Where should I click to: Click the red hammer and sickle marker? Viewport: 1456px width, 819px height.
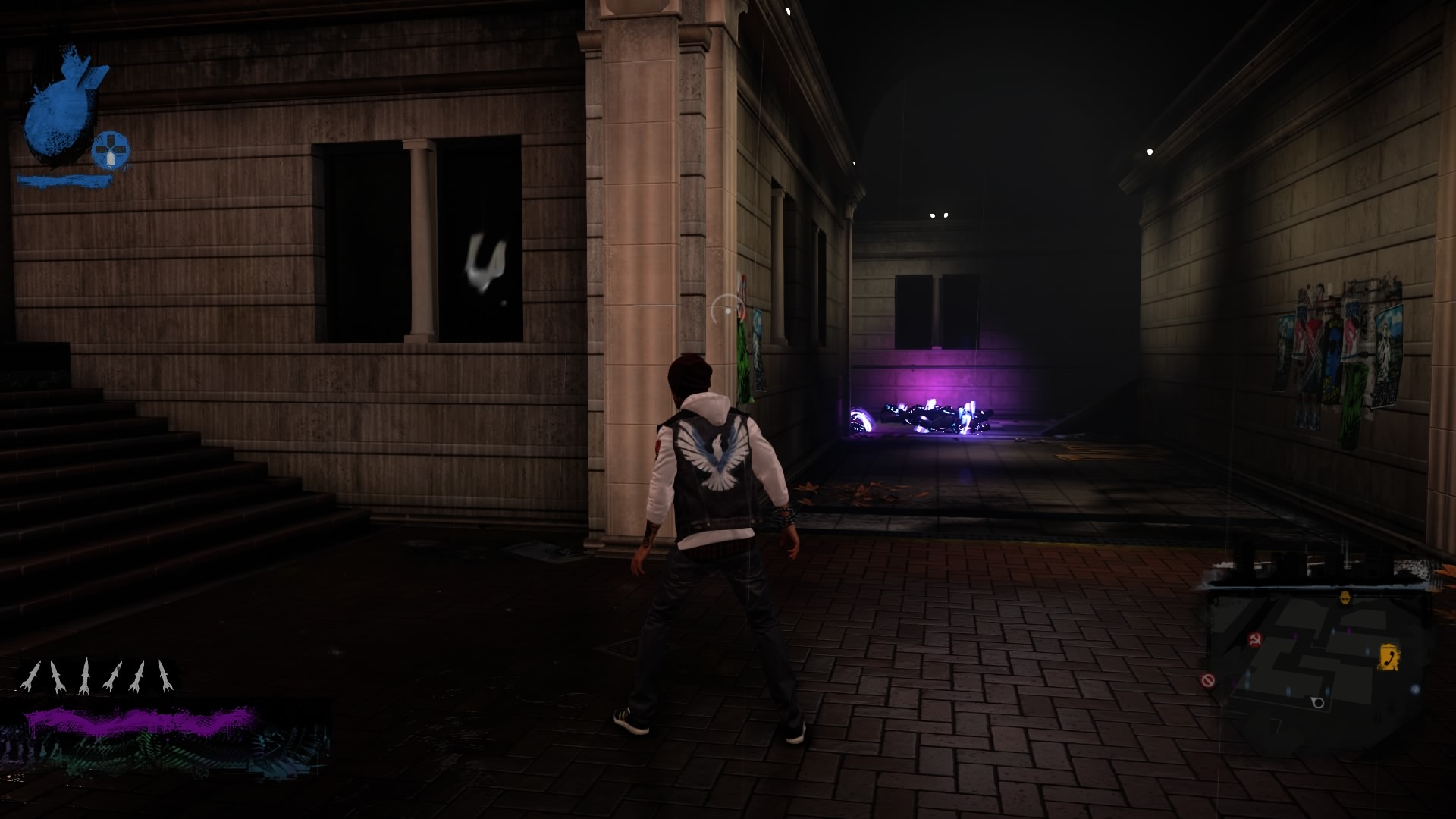(1254, 639)
